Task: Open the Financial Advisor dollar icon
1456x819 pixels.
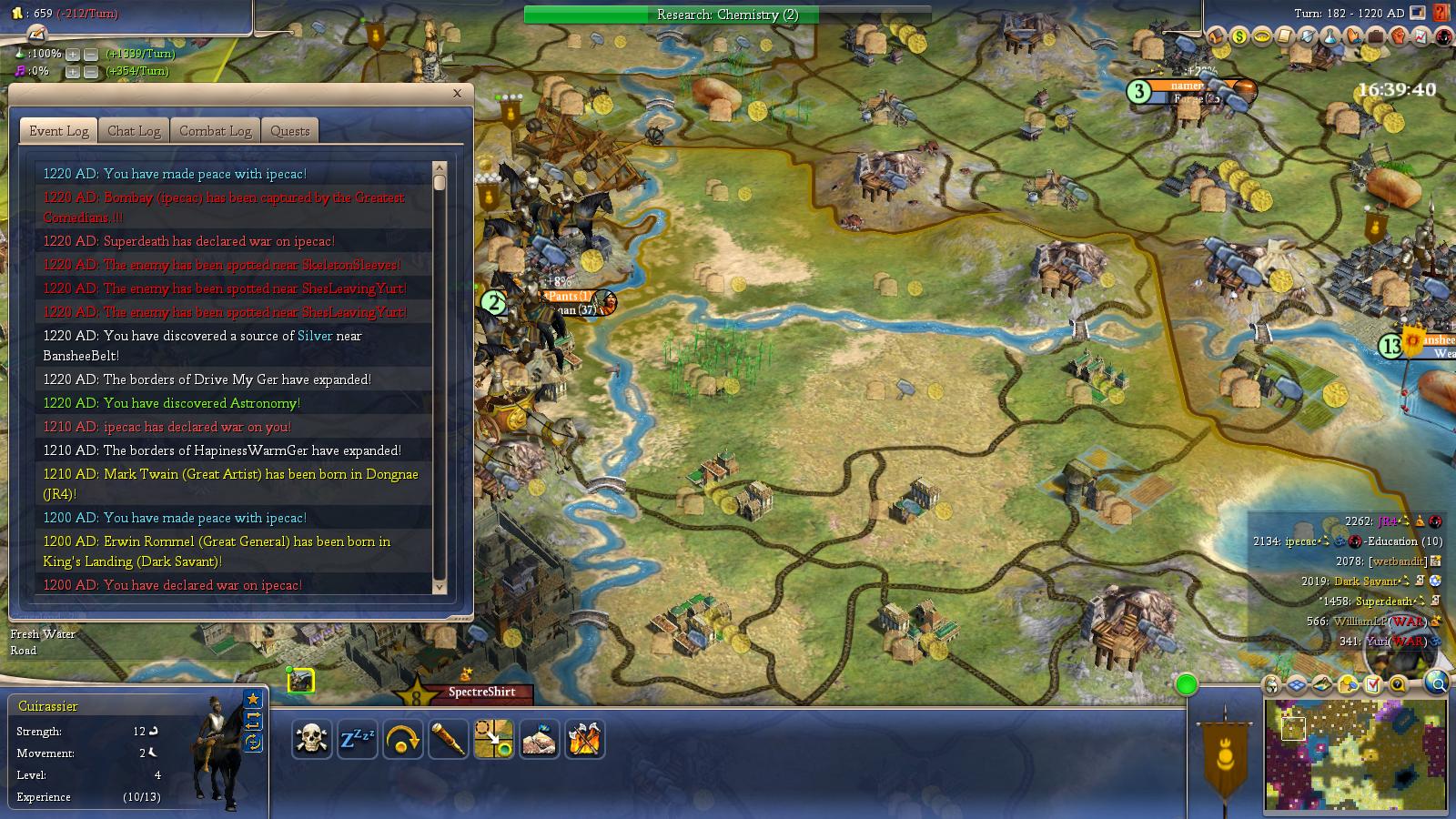Action: click(x=1239, y=38)
